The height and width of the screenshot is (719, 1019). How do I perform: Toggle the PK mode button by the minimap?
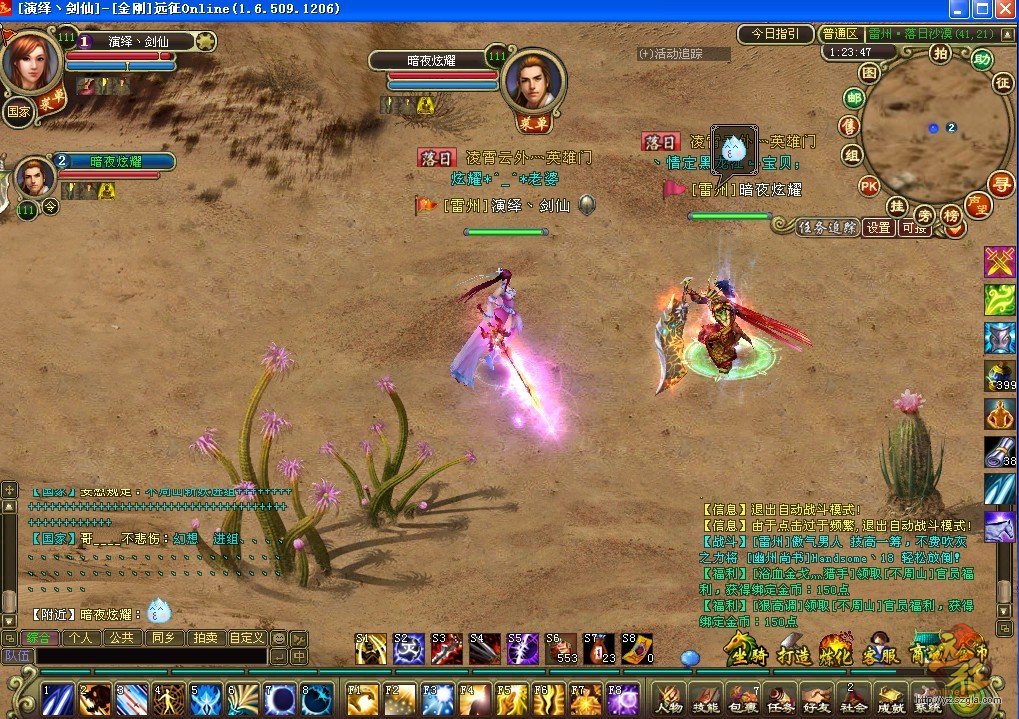(869, 185)
